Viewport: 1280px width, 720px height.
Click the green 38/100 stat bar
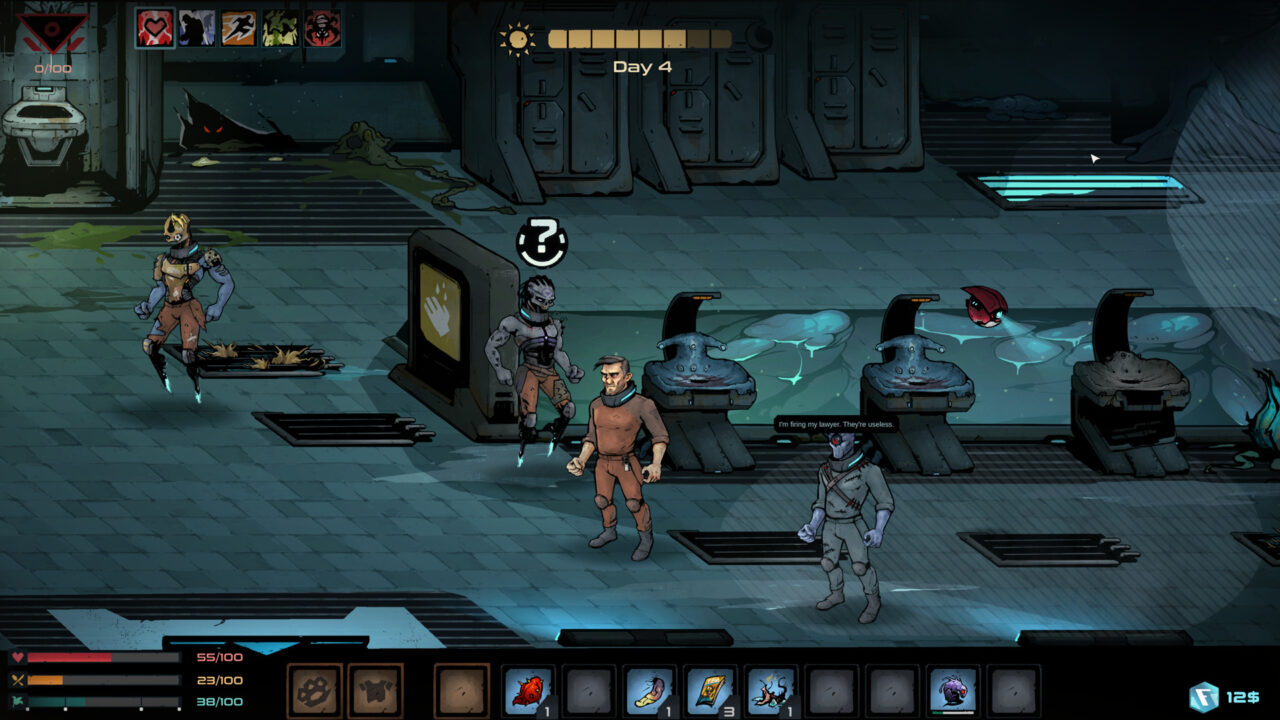pyautogui.click(x=100, y=700)
